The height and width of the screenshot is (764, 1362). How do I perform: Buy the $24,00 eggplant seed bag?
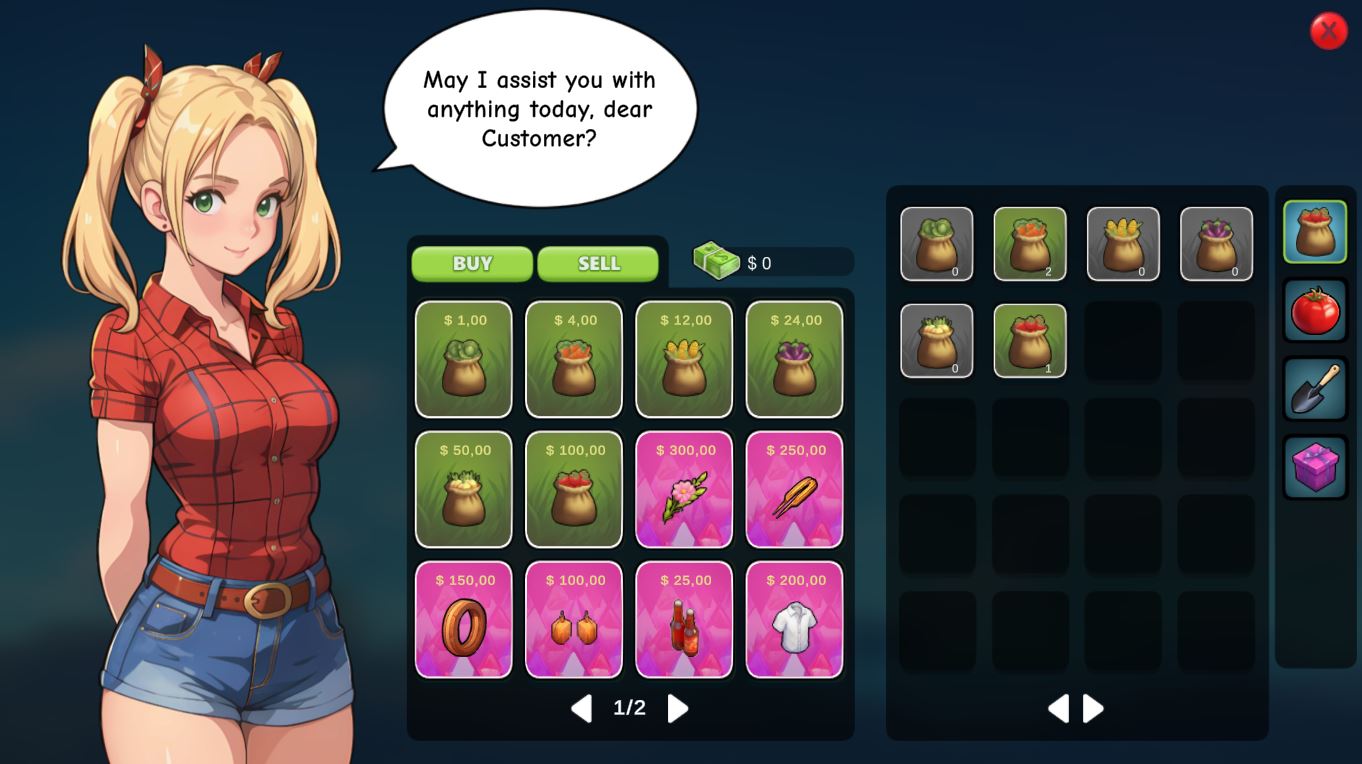tap(794, 359)
